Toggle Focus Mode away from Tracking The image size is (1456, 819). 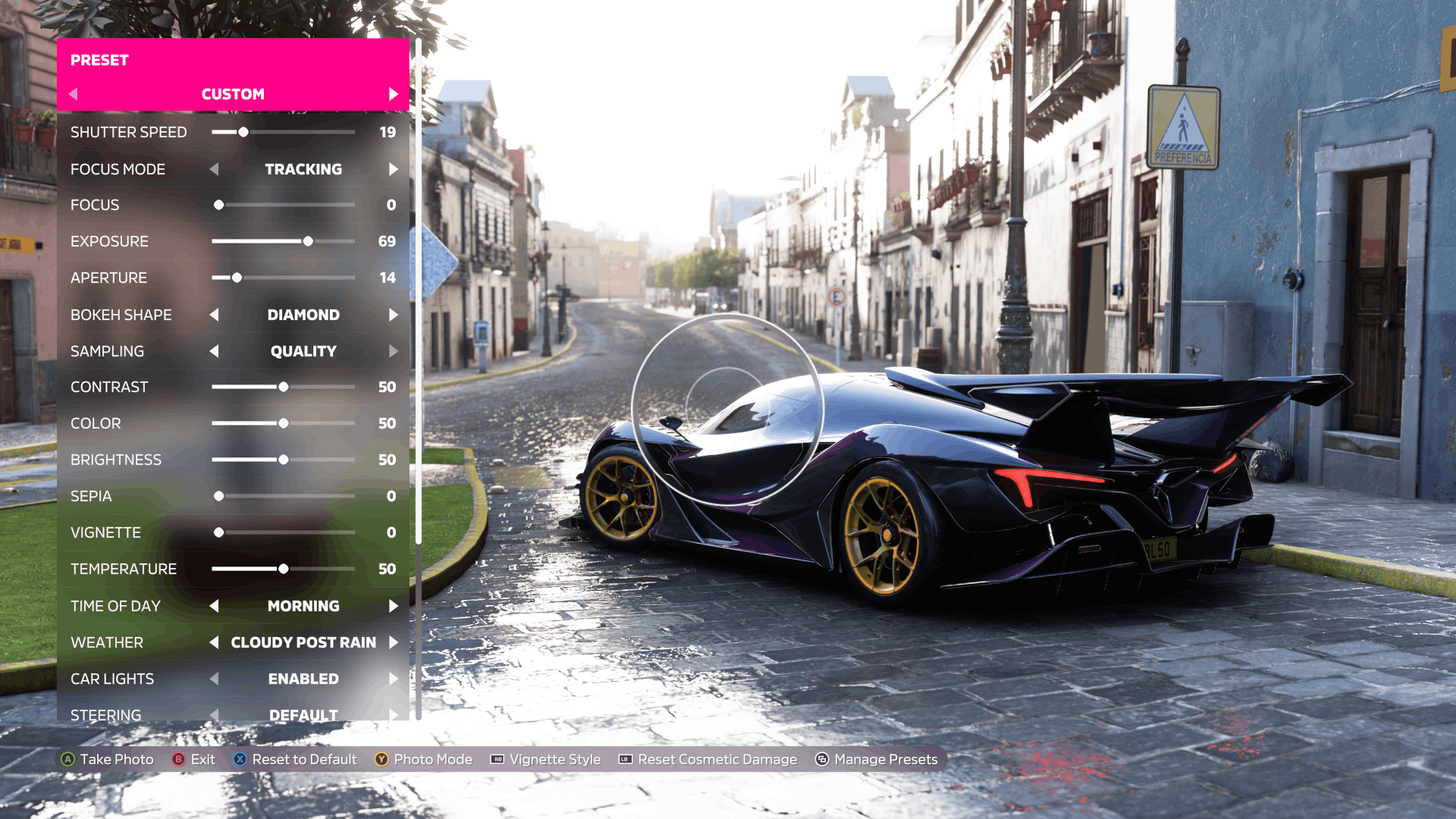(394, 169)
